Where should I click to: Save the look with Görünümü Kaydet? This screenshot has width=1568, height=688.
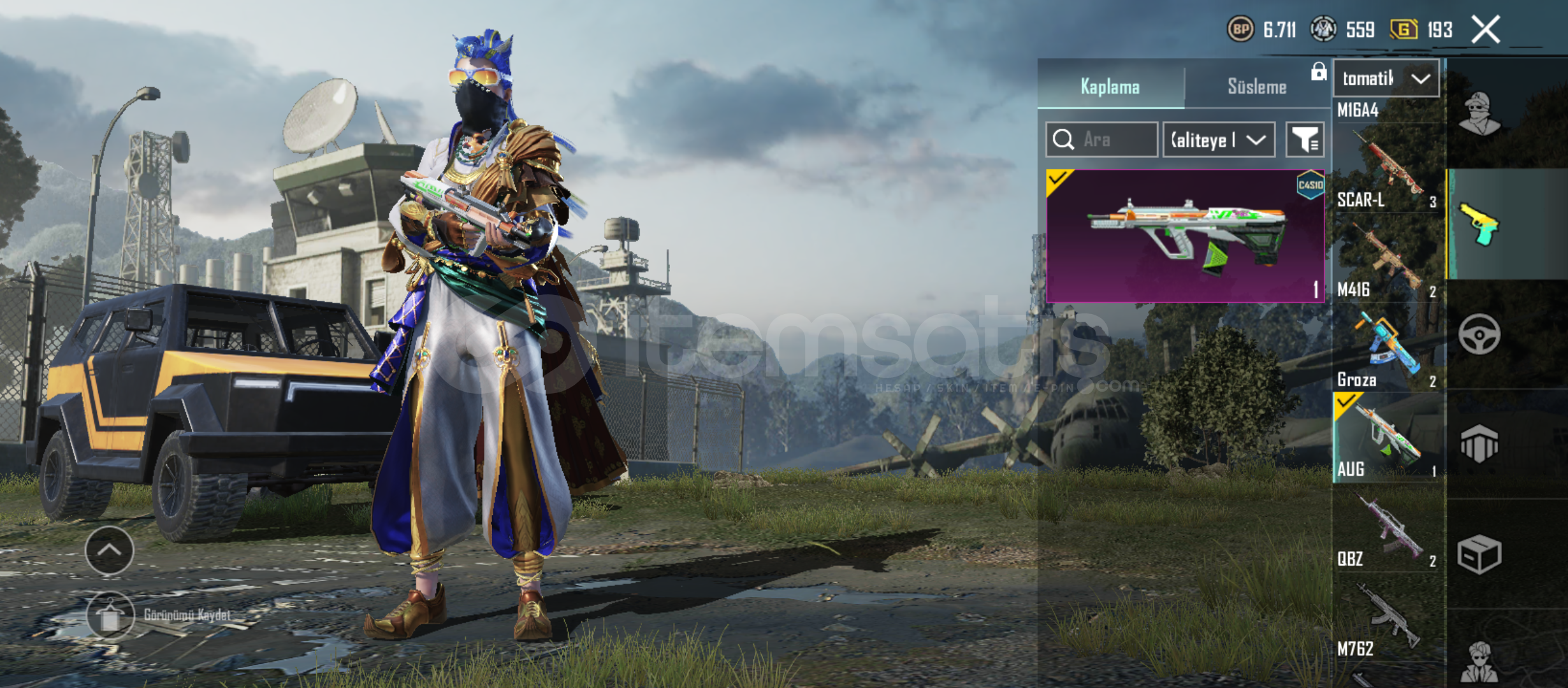(112, 615)
